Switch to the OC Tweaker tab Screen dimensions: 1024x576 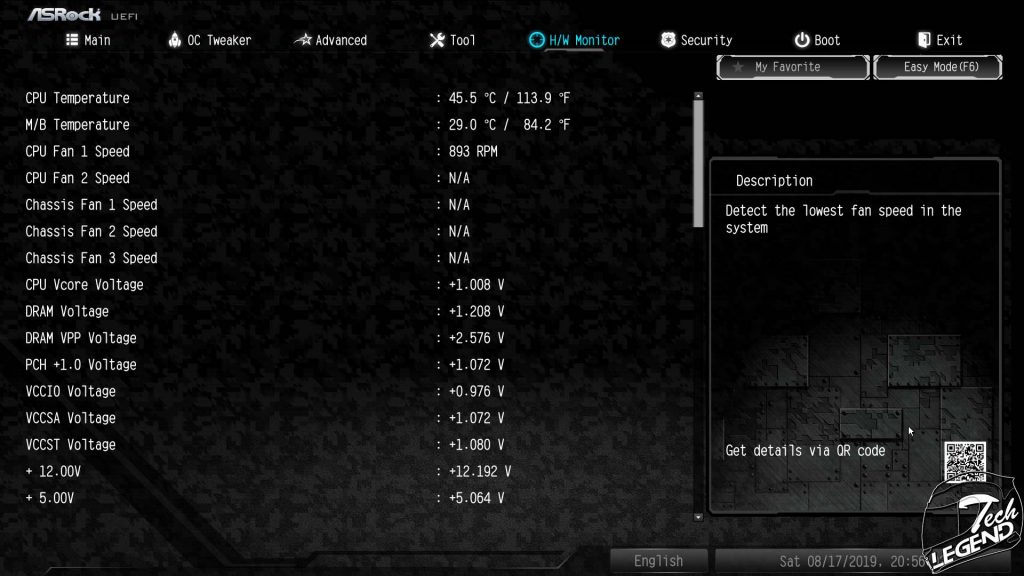(209, 40)
